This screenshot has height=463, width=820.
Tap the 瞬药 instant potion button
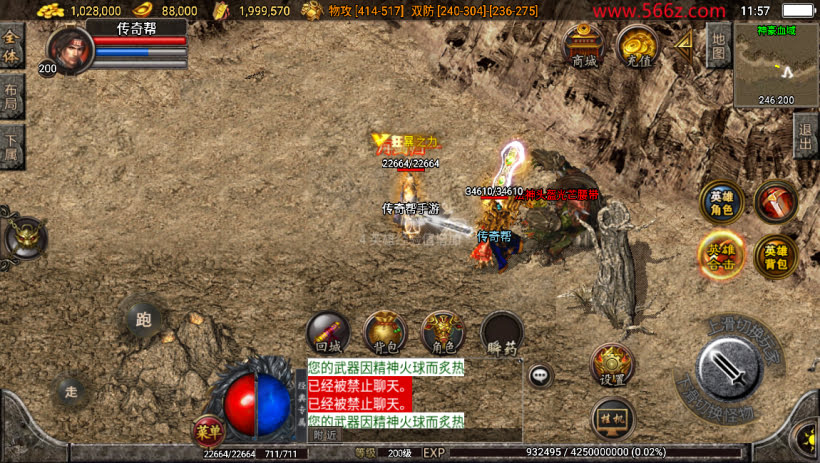coord(502,334)
